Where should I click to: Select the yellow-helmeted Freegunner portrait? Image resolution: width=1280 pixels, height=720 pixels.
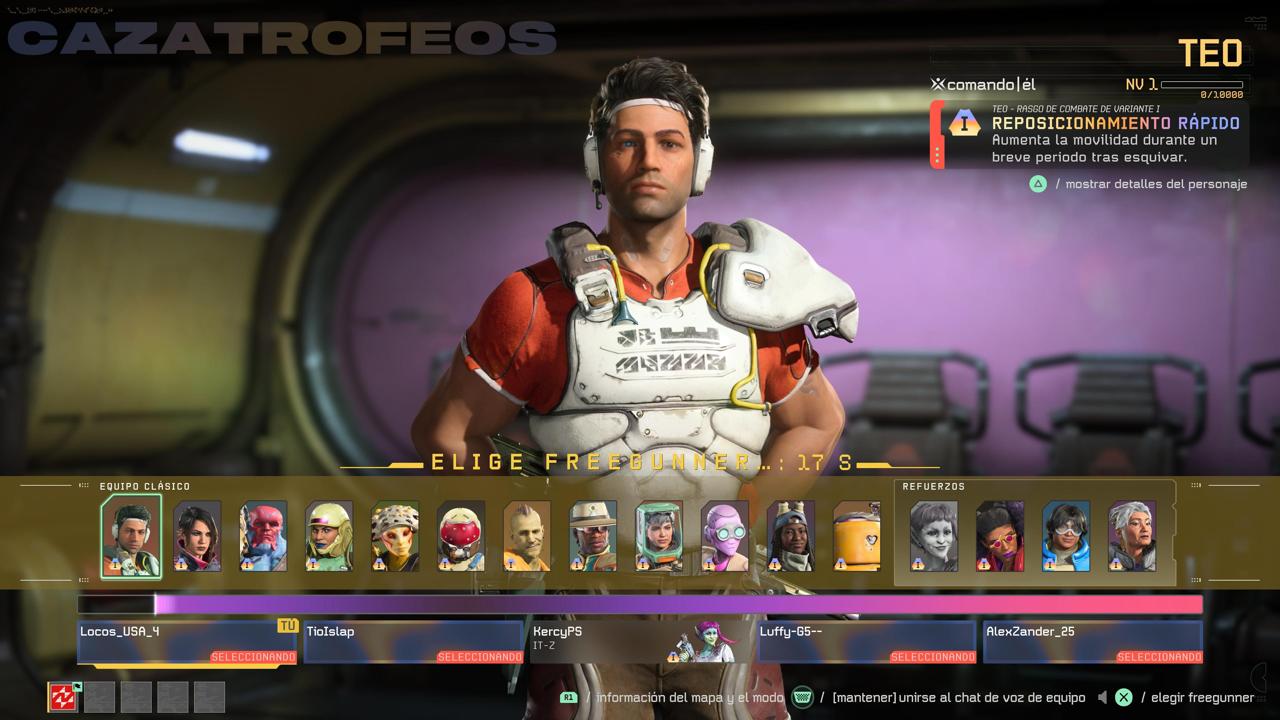[x=329, y=536]
